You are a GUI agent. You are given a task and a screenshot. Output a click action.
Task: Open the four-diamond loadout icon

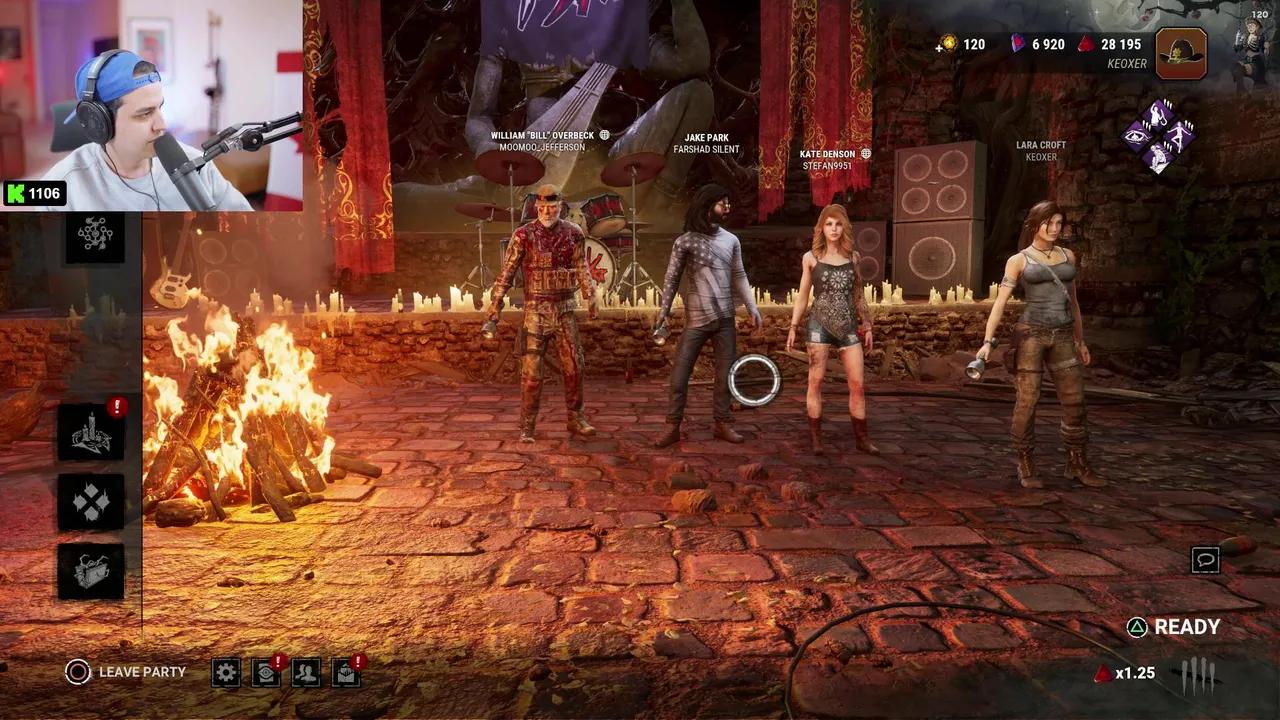pyautogui.click(x=91, y=502)
